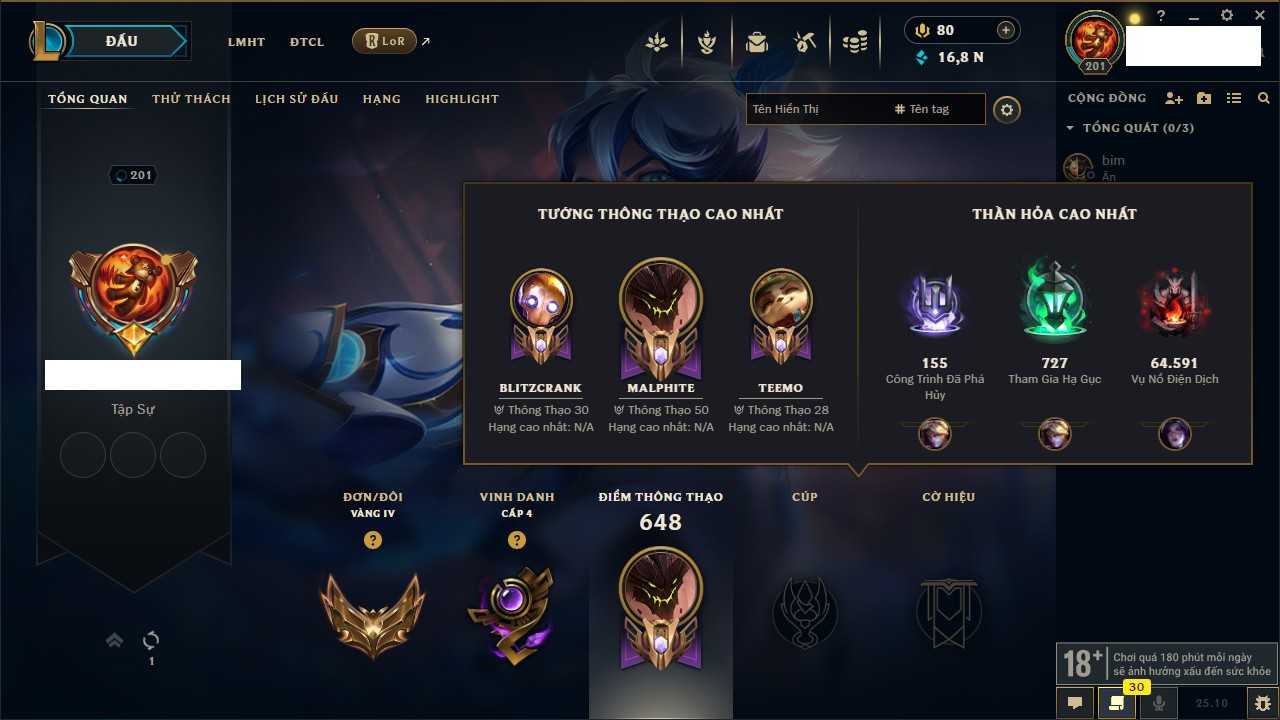
Task: Show the HIGHLIGHT tab
Action: click(461, 99)
